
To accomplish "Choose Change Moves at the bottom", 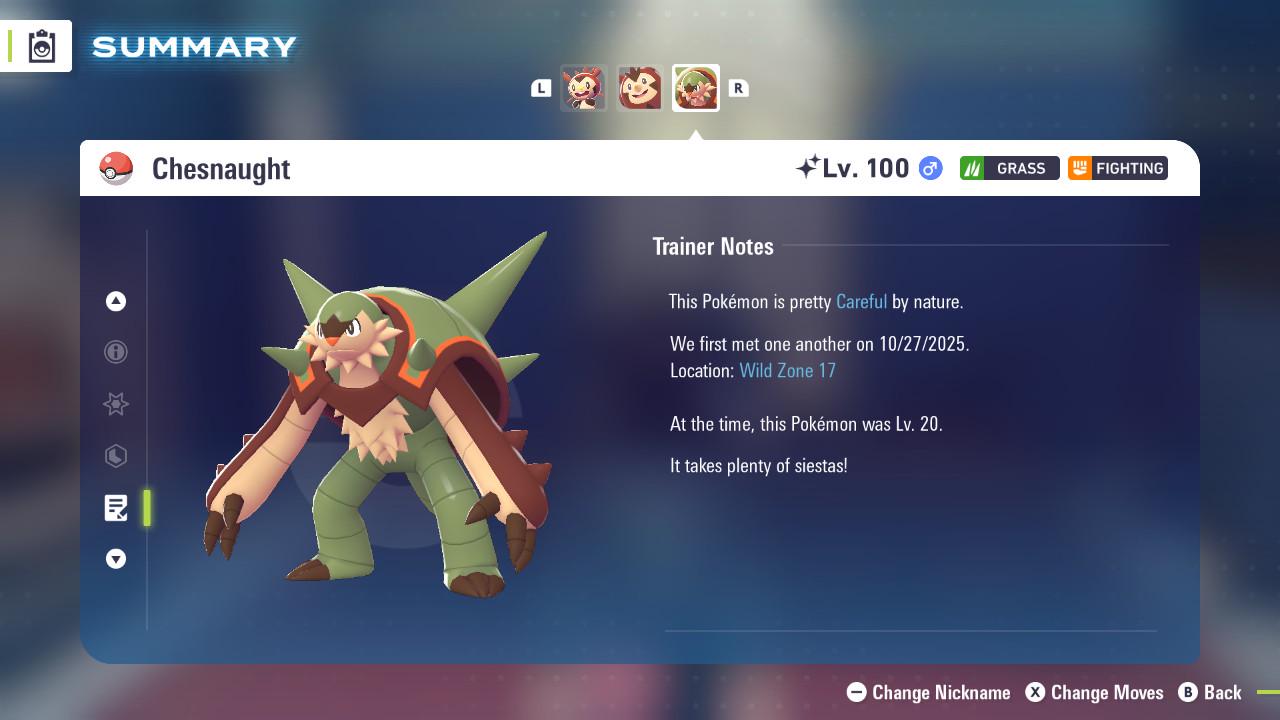I will [1106, 692].
